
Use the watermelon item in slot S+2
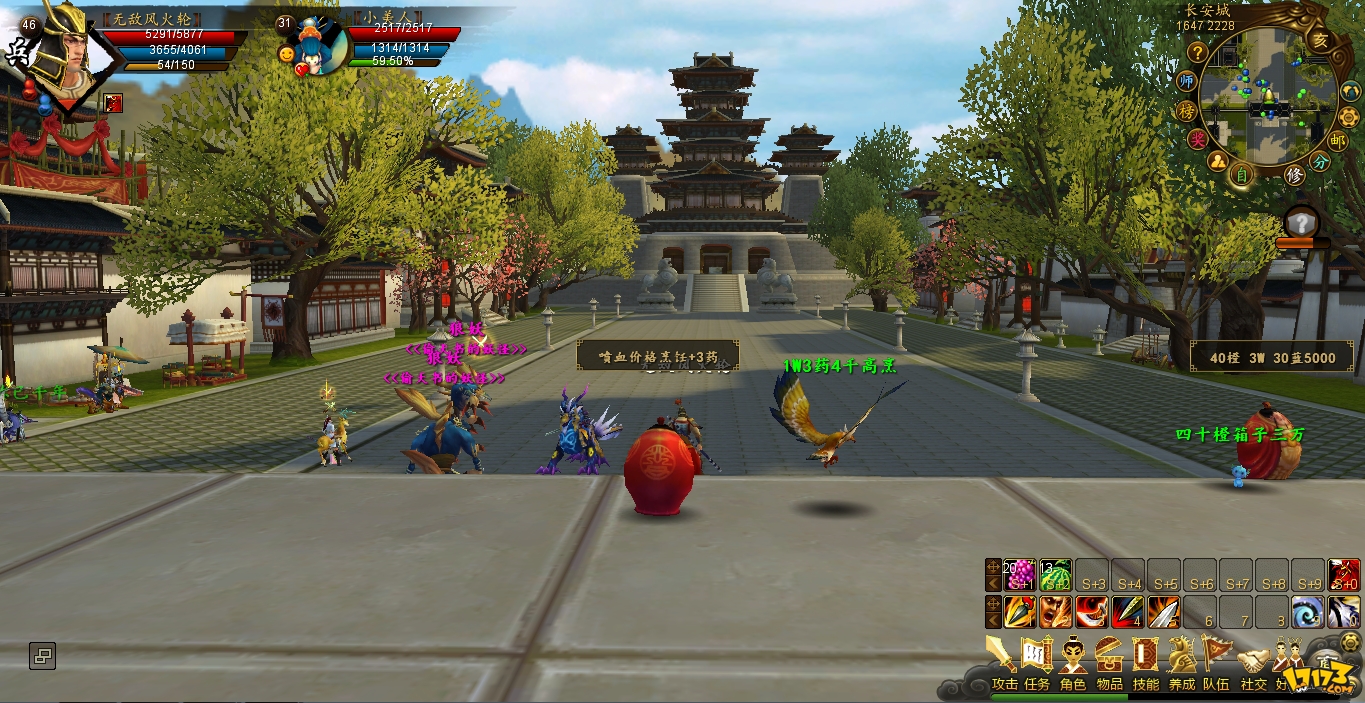pyautogui.click(x=1056, y=575)
